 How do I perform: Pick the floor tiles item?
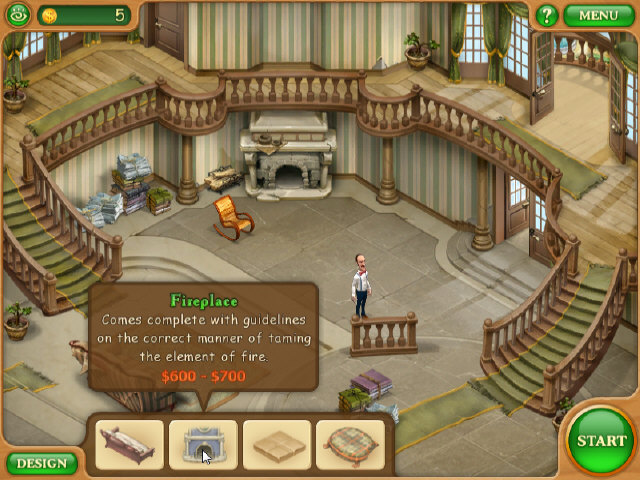click(277, 445)
